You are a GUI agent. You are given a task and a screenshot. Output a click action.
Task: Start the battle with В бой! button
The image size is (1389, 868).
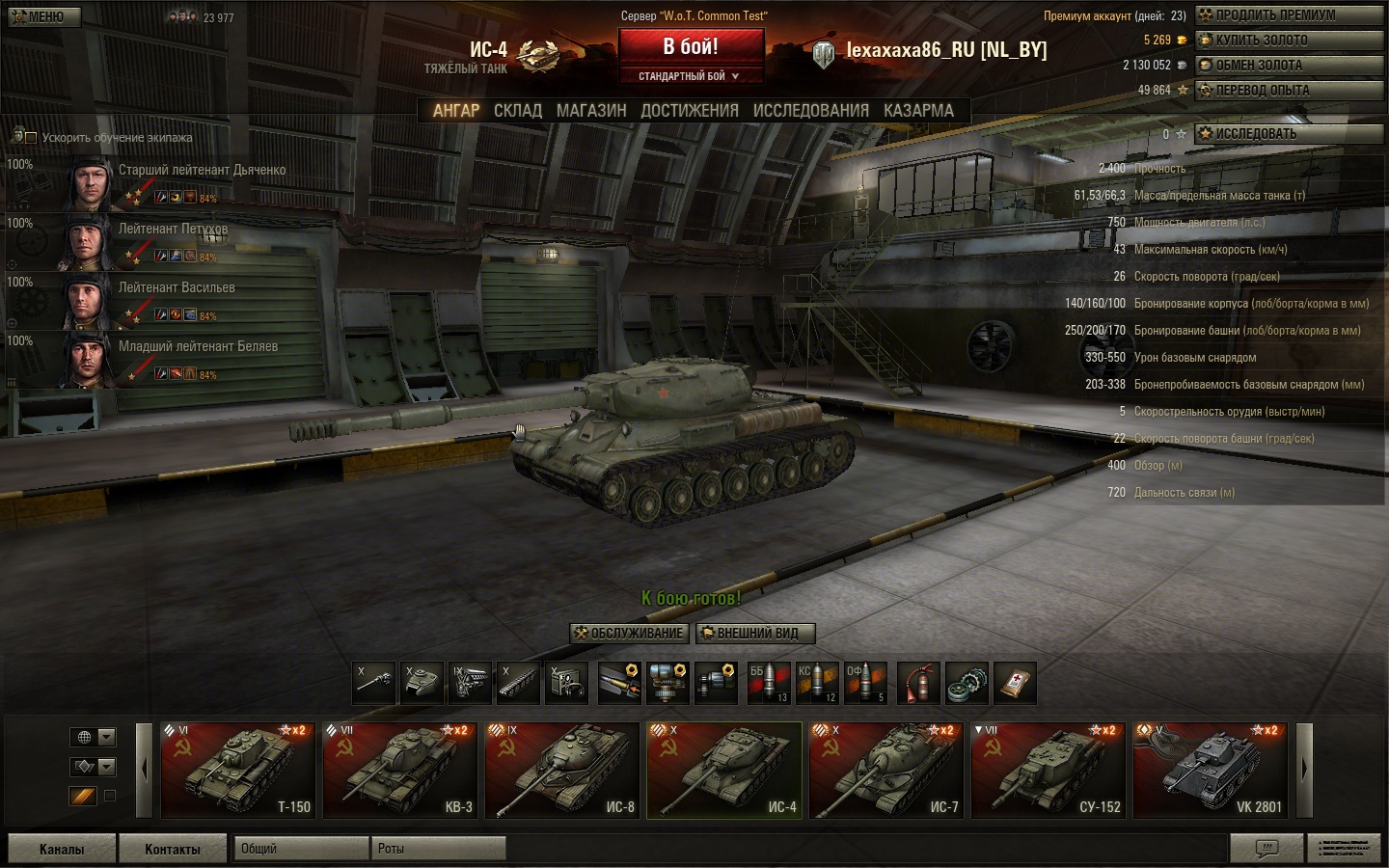[691, 46]
